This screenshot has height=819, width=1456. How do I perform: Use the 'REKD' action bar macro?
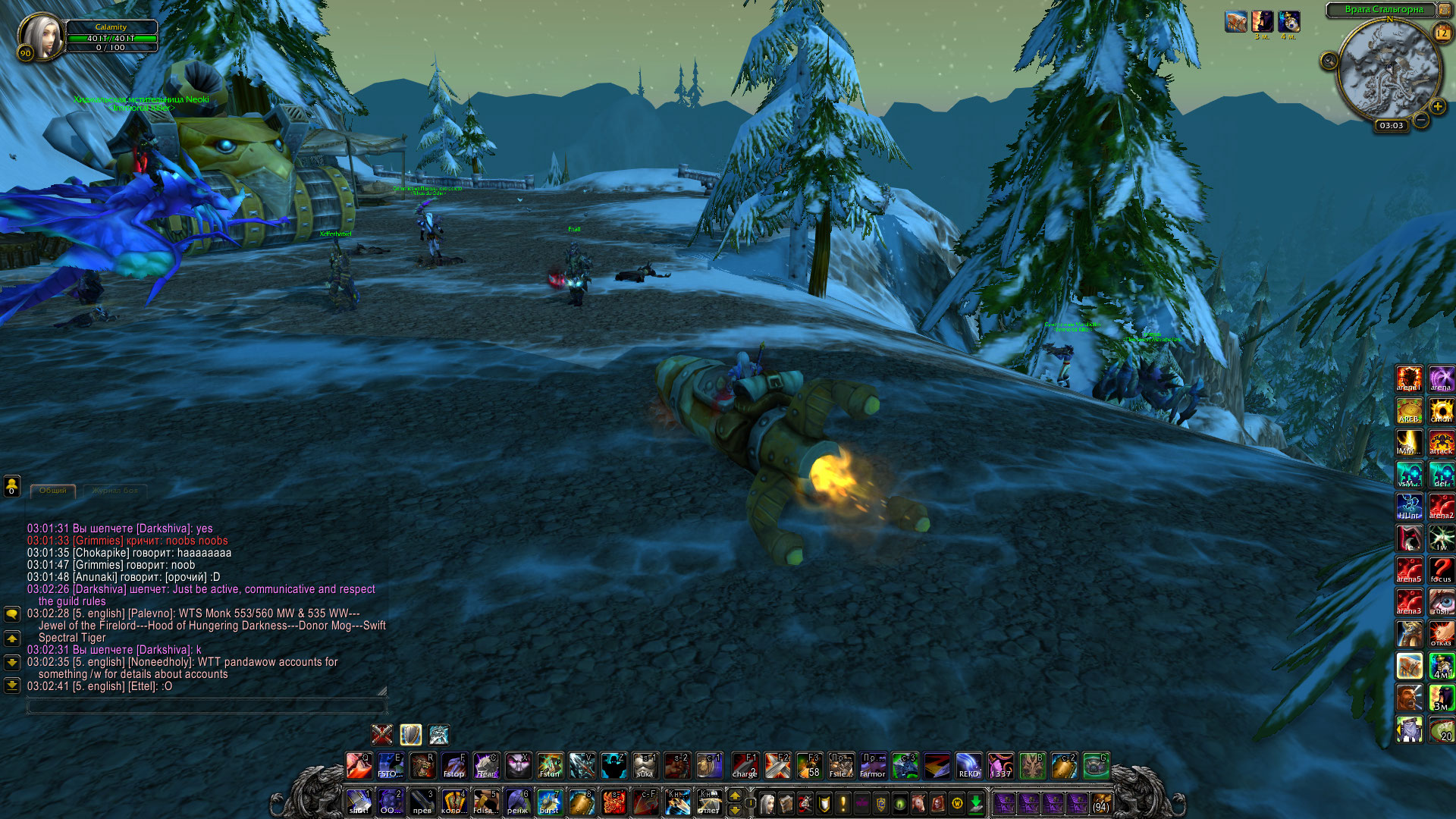968,766
